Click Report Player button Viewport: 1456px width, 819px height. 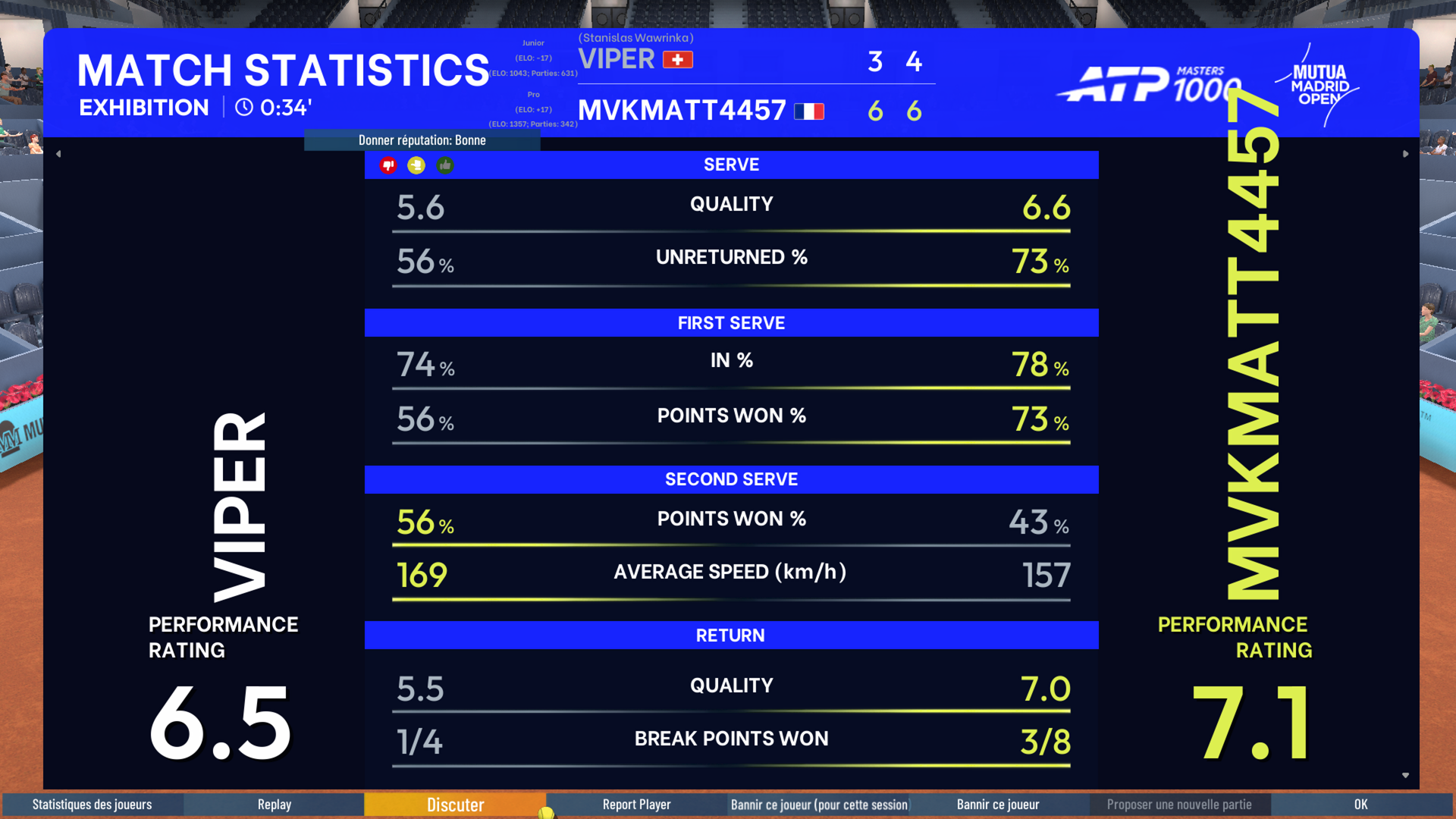tap(636, 805)
